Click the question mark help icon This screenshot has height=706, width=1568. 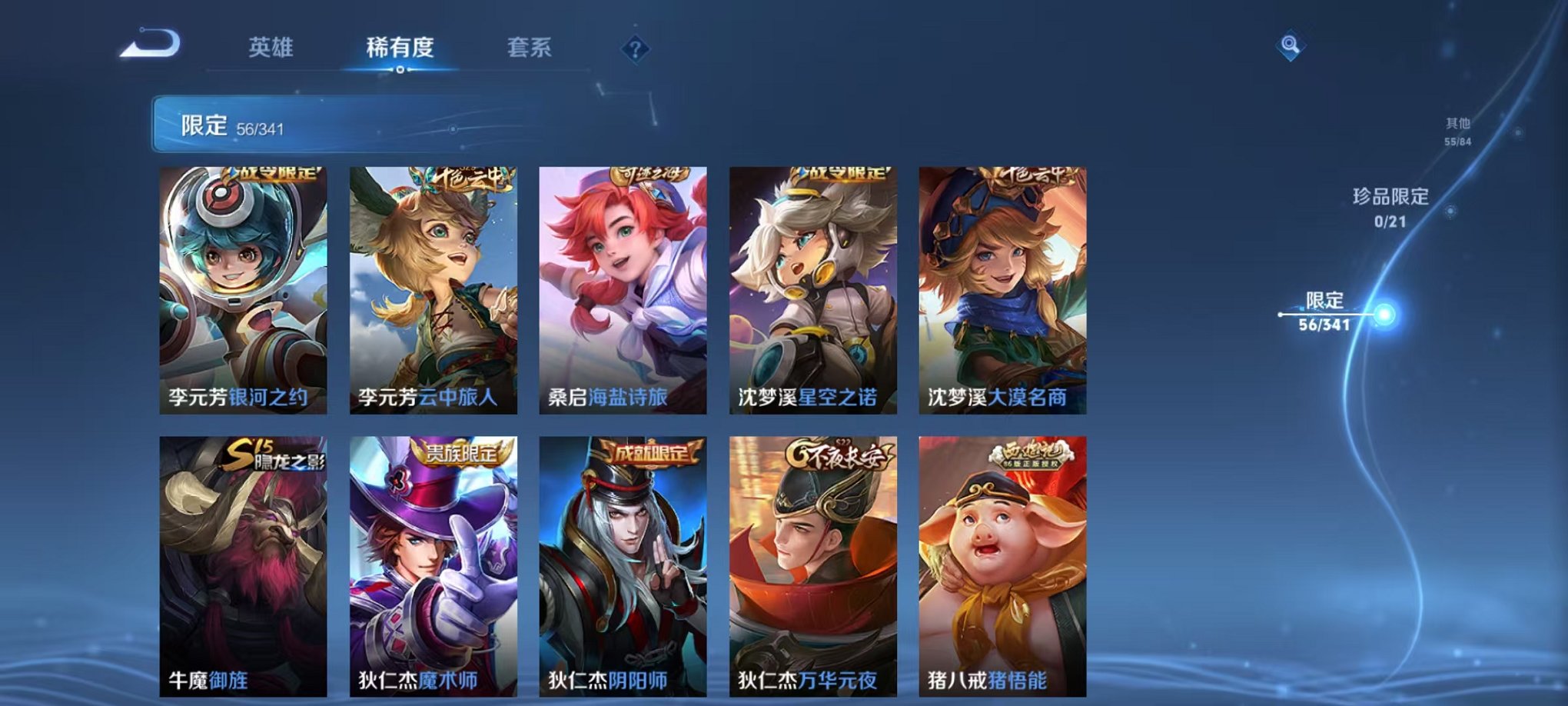pos(635,50)
